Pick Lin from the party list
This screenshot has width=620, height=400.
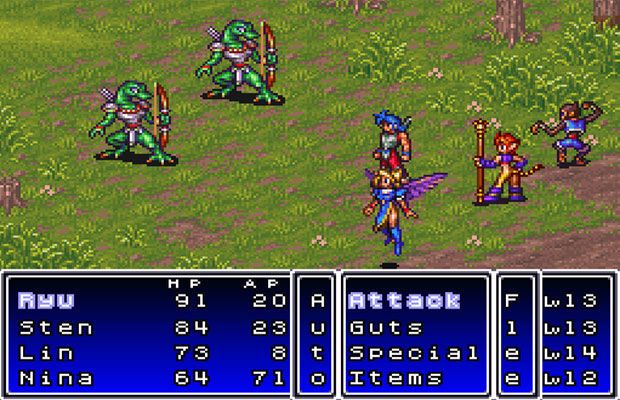pos(48,353)
